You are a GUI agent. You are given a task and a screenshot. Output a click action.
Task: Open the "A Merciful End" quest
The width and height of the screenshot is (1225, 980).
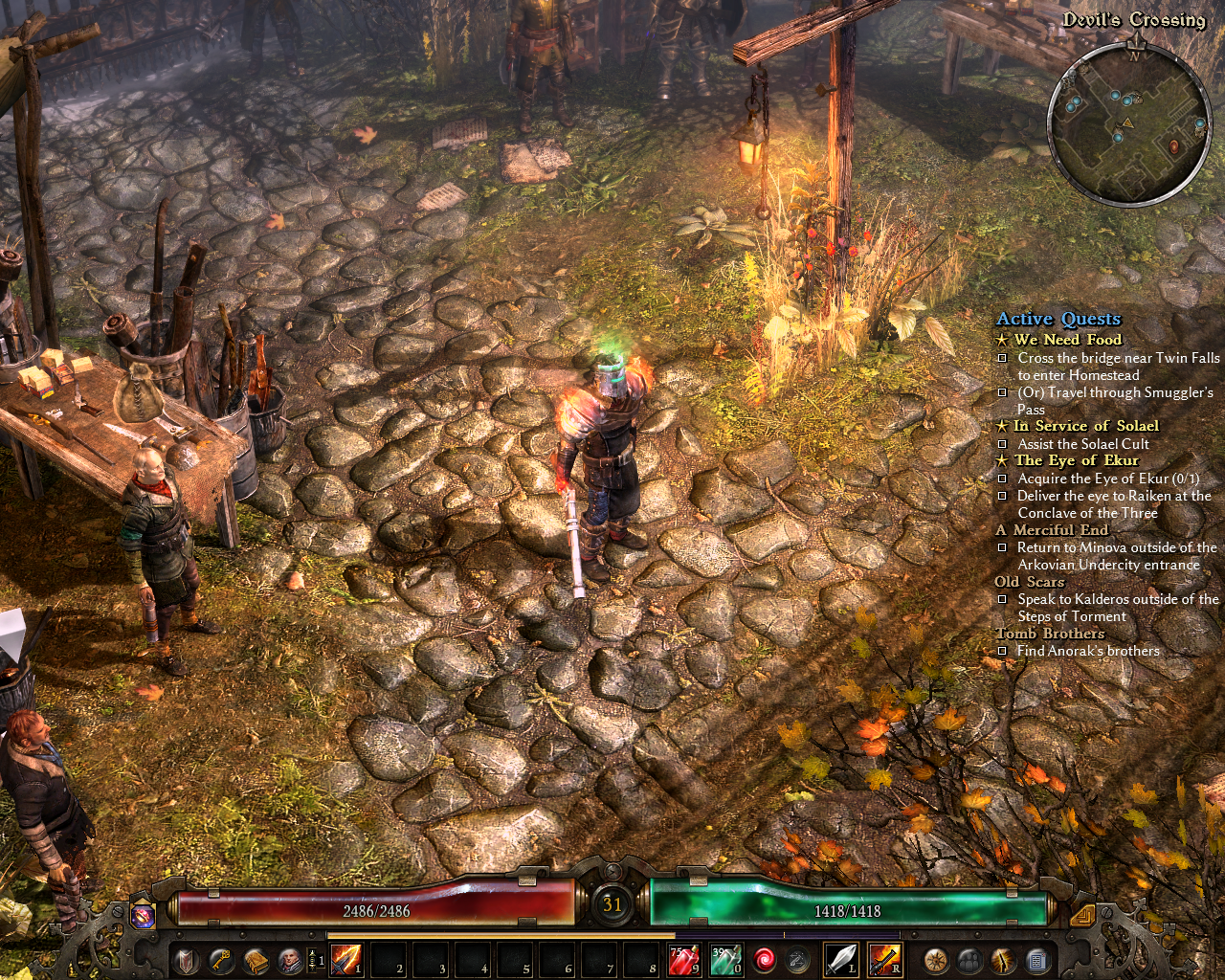tap(1059, 530)
